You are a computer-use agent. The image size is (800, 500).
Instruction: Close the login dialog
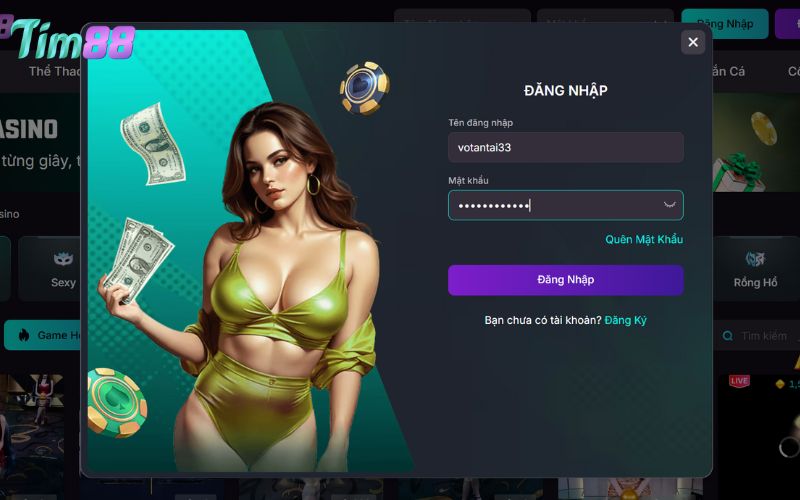coord(692,42)
